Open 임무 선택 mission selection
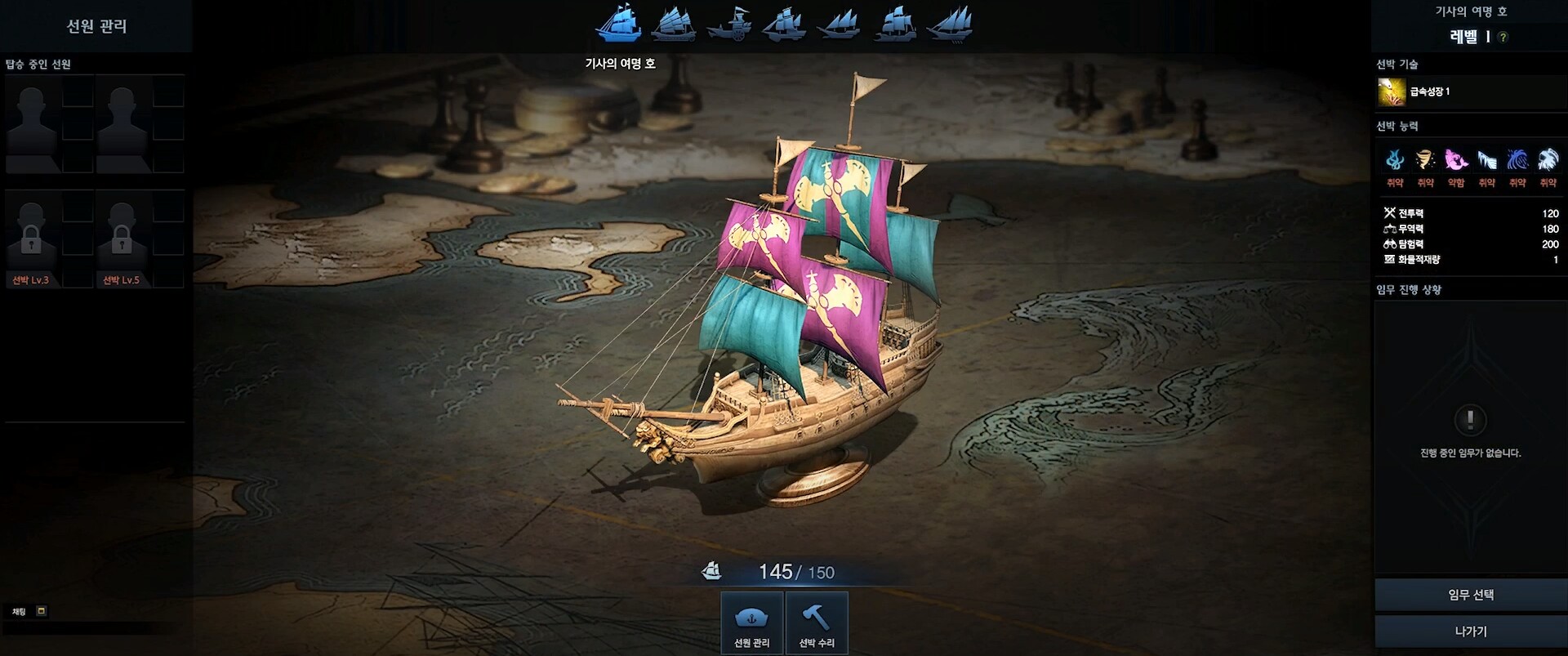 (x=1470, y=595)
